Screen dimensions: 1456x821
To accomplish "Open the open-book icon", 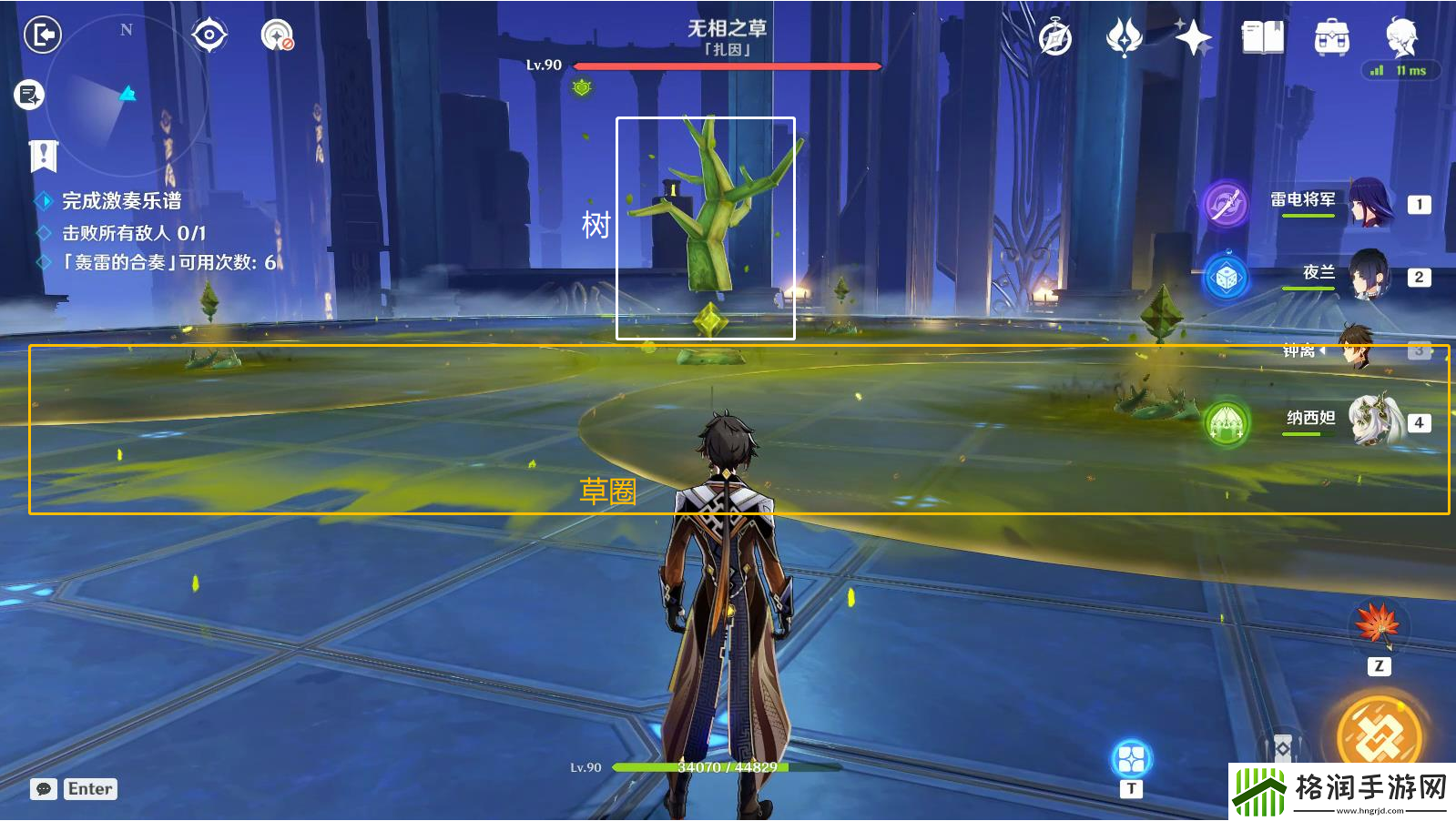I will pyautogui.click(x=1262, y=38).
